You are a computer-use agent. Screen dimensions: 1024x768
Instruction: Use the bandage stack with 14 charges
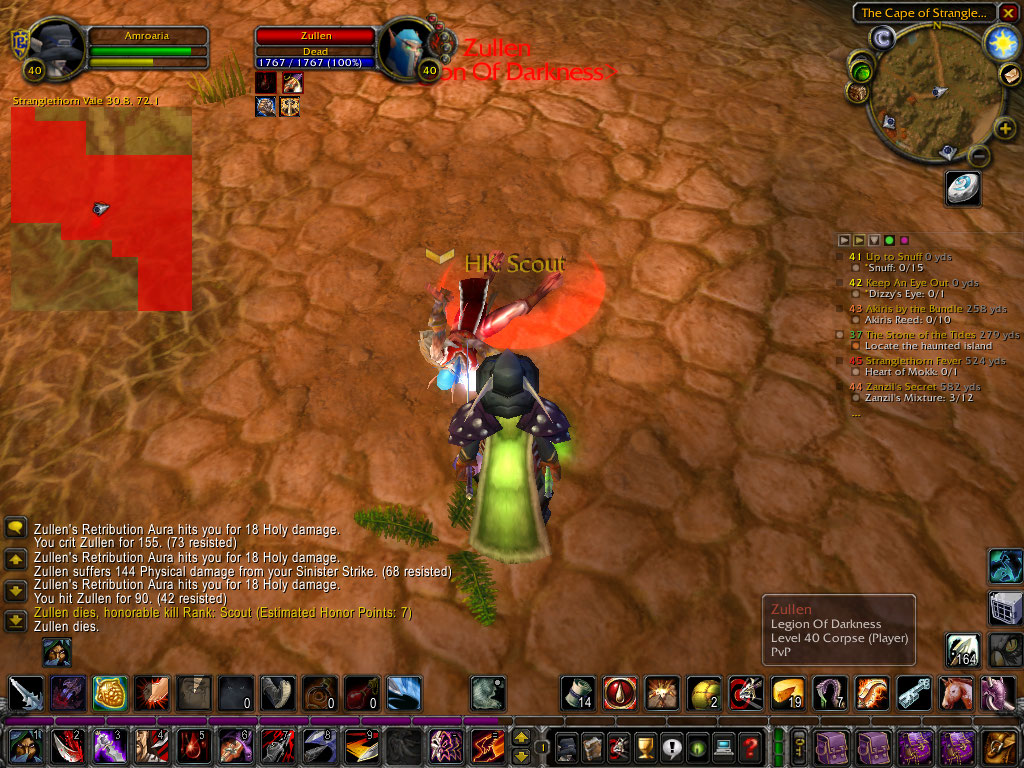(x=578, y=693)
